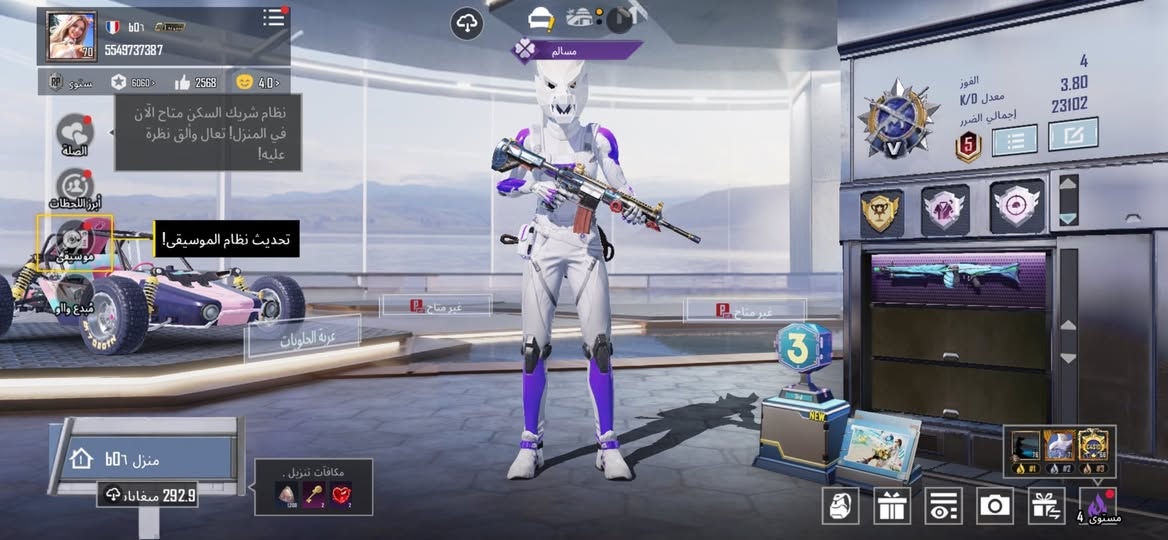Open the gift box button
This screenshot has width=1168, height=540.
pos(891,506)
